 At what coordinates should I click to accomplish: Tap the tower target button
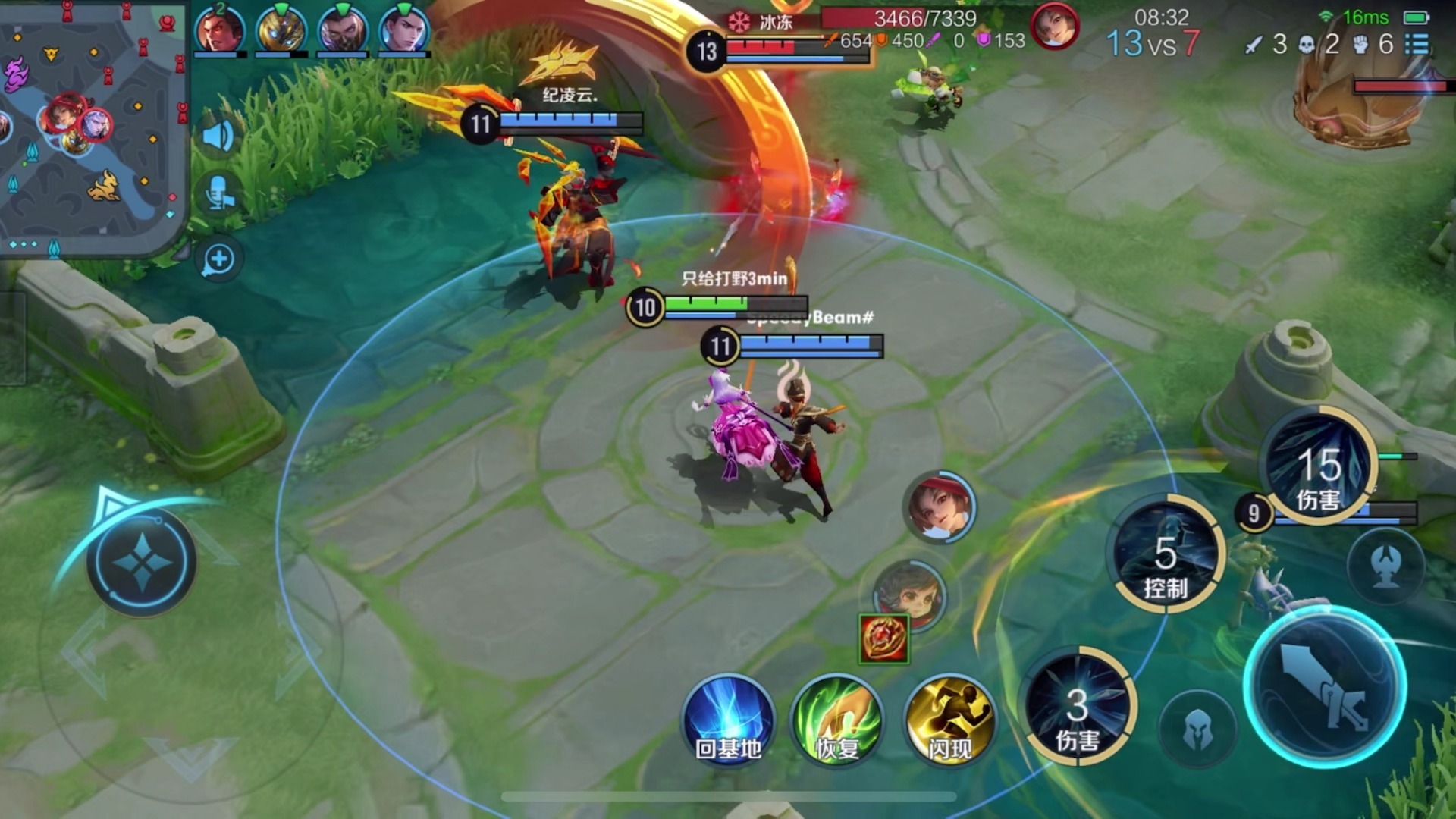point(1385,566)
